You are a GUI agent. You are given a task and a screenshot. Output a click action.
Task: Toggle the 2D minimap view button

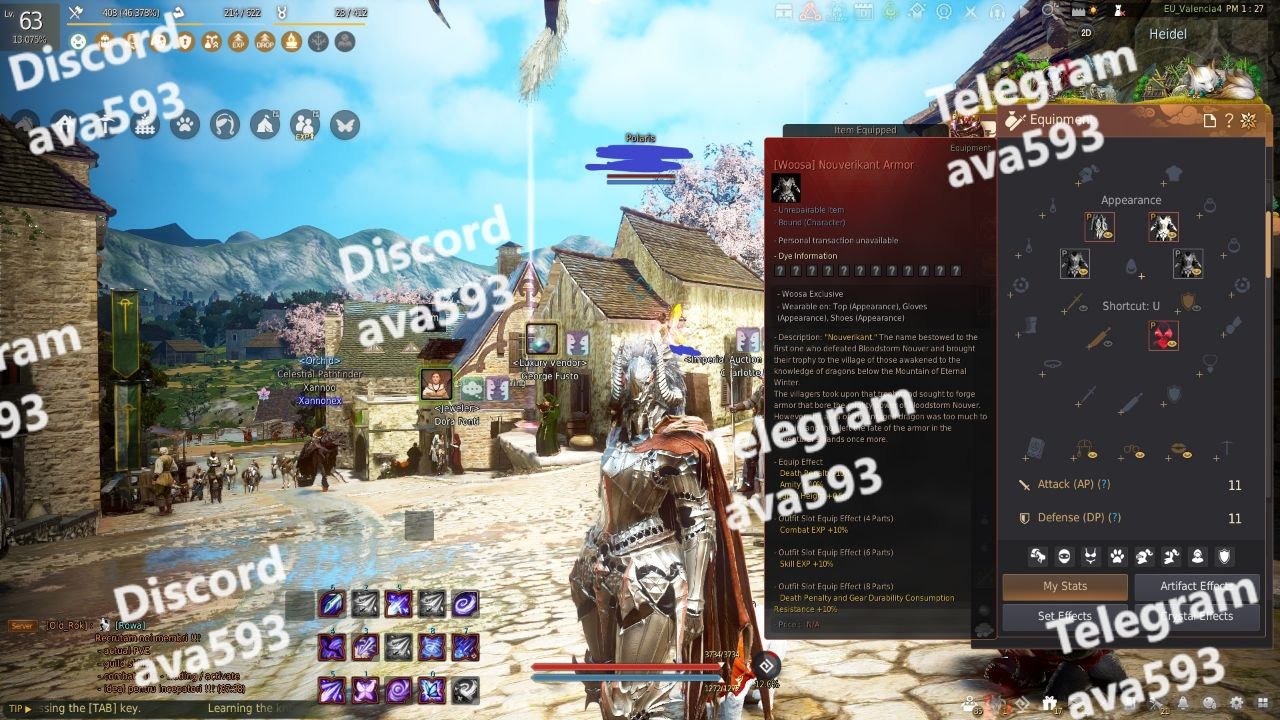click(x=1087, y=32)
